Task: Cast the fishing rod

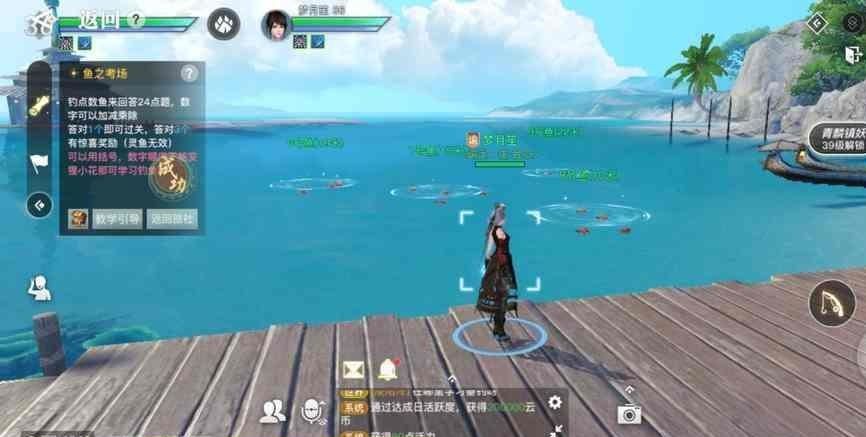Action: coord(831,300)
